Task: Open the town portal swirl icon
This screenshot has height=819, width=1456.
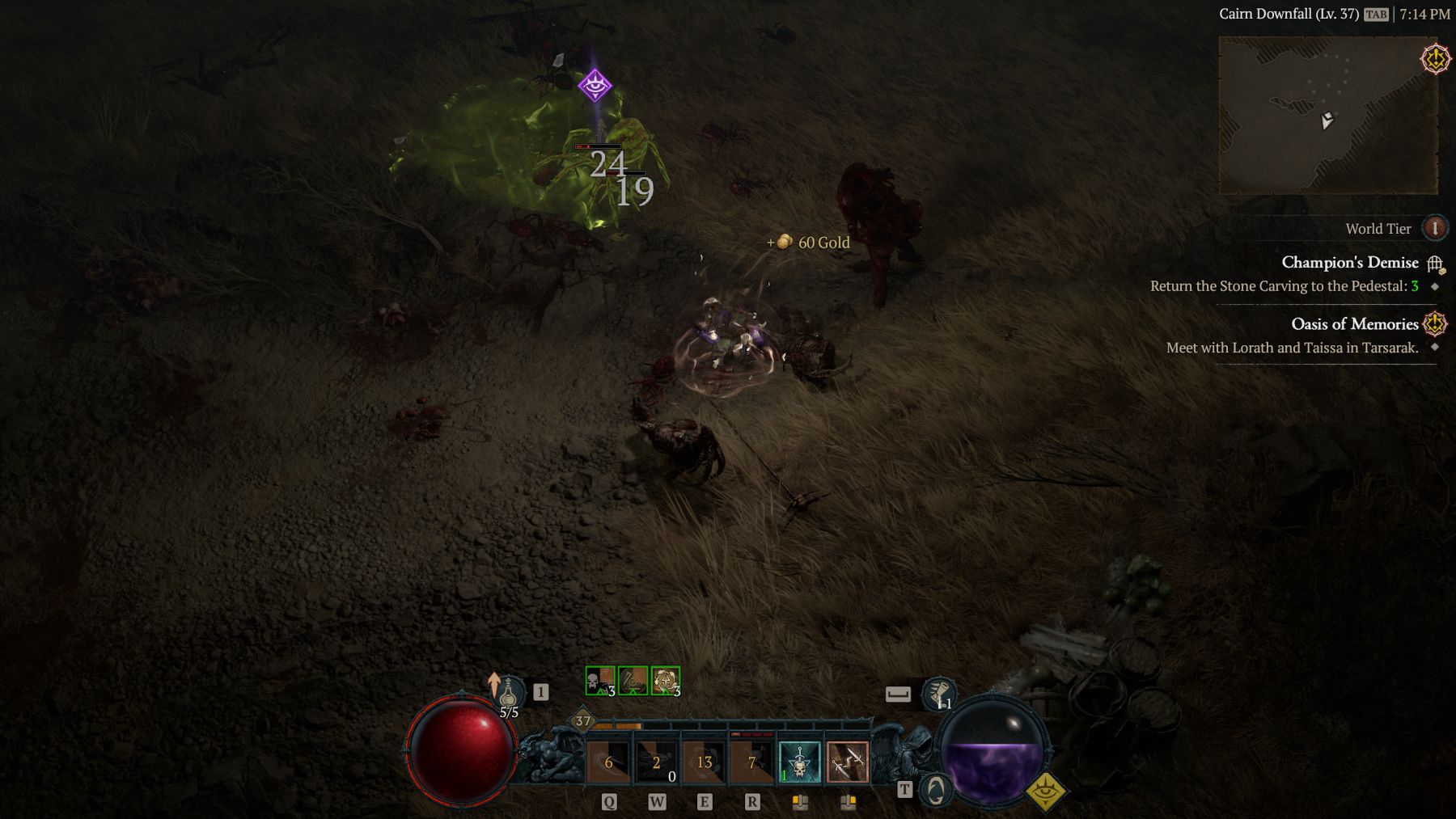Action: click(x=935, y=790)
